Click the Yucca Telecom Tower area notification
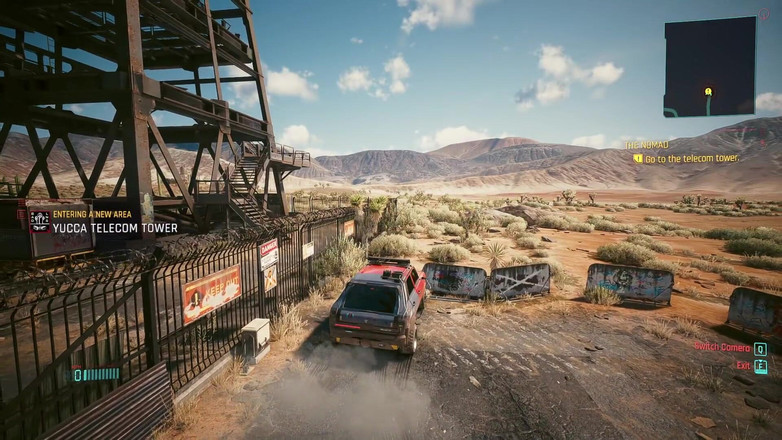This screenshot has height=440, width=782. [114, 228]
